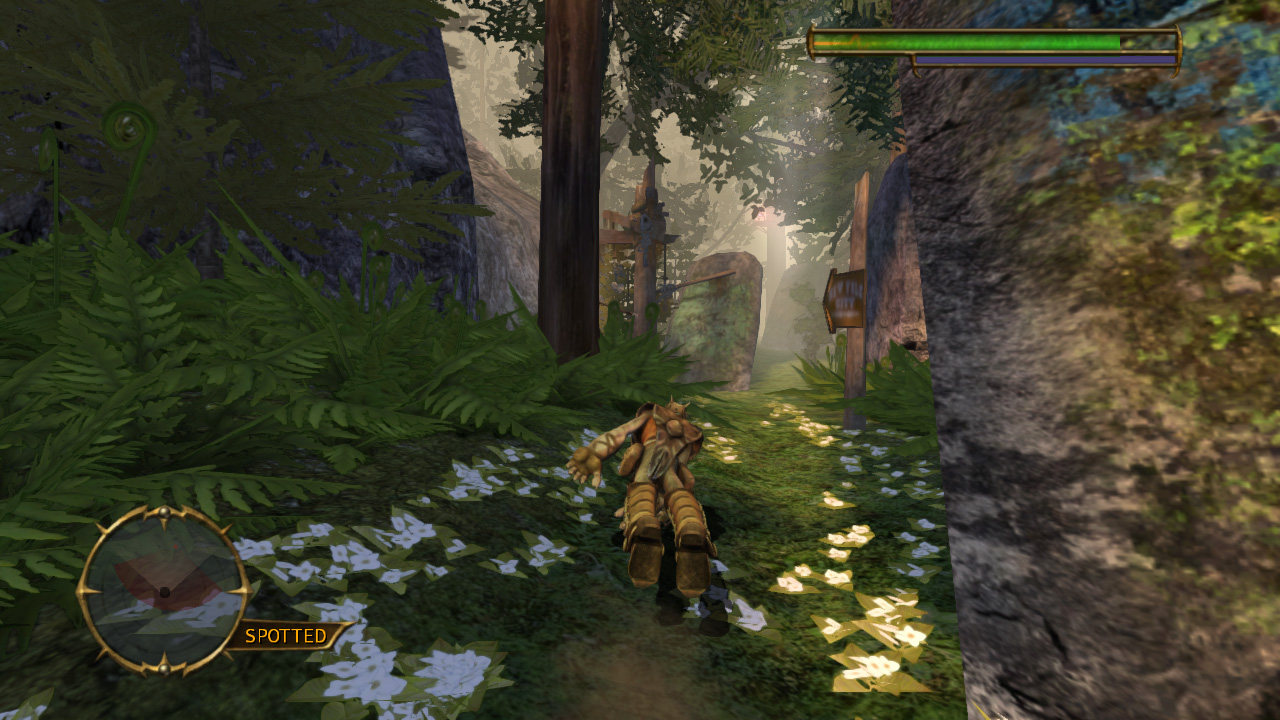1280x720 pixels.
Task: Click the New Yolk City sign text
Action: point(846,294)
